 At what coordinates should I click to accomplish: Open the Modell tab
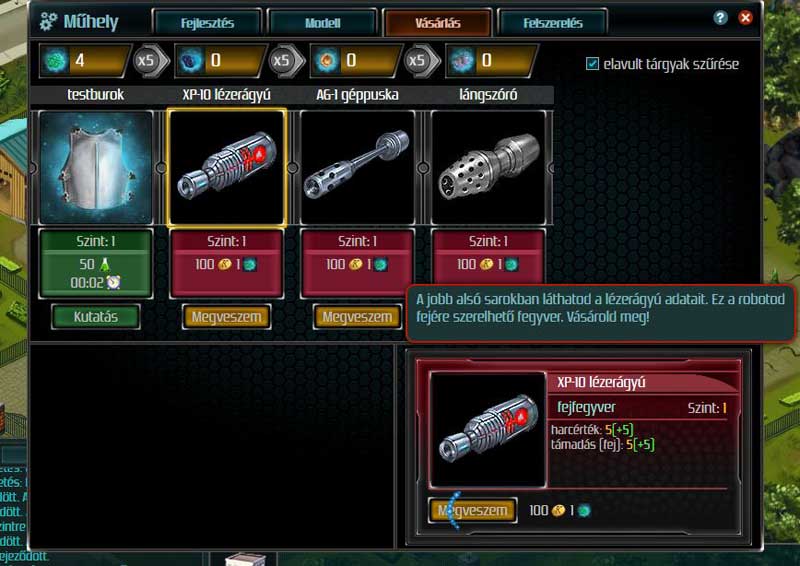click(324, 22)
